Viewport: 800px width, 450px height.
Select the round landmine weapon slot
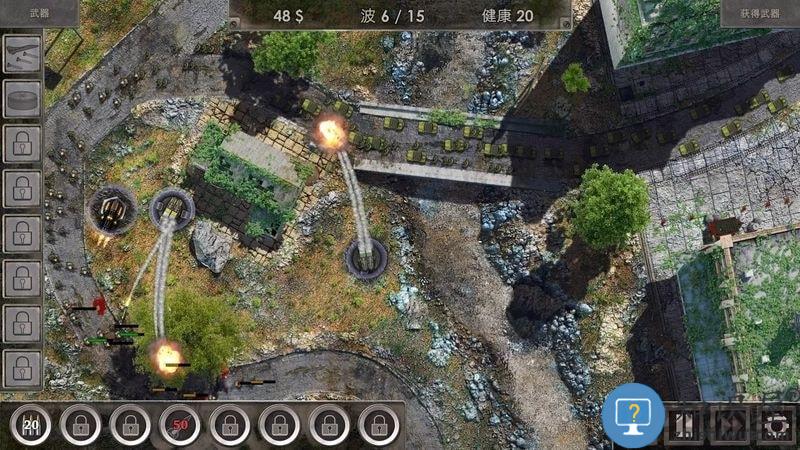click(x=22, y=100)
